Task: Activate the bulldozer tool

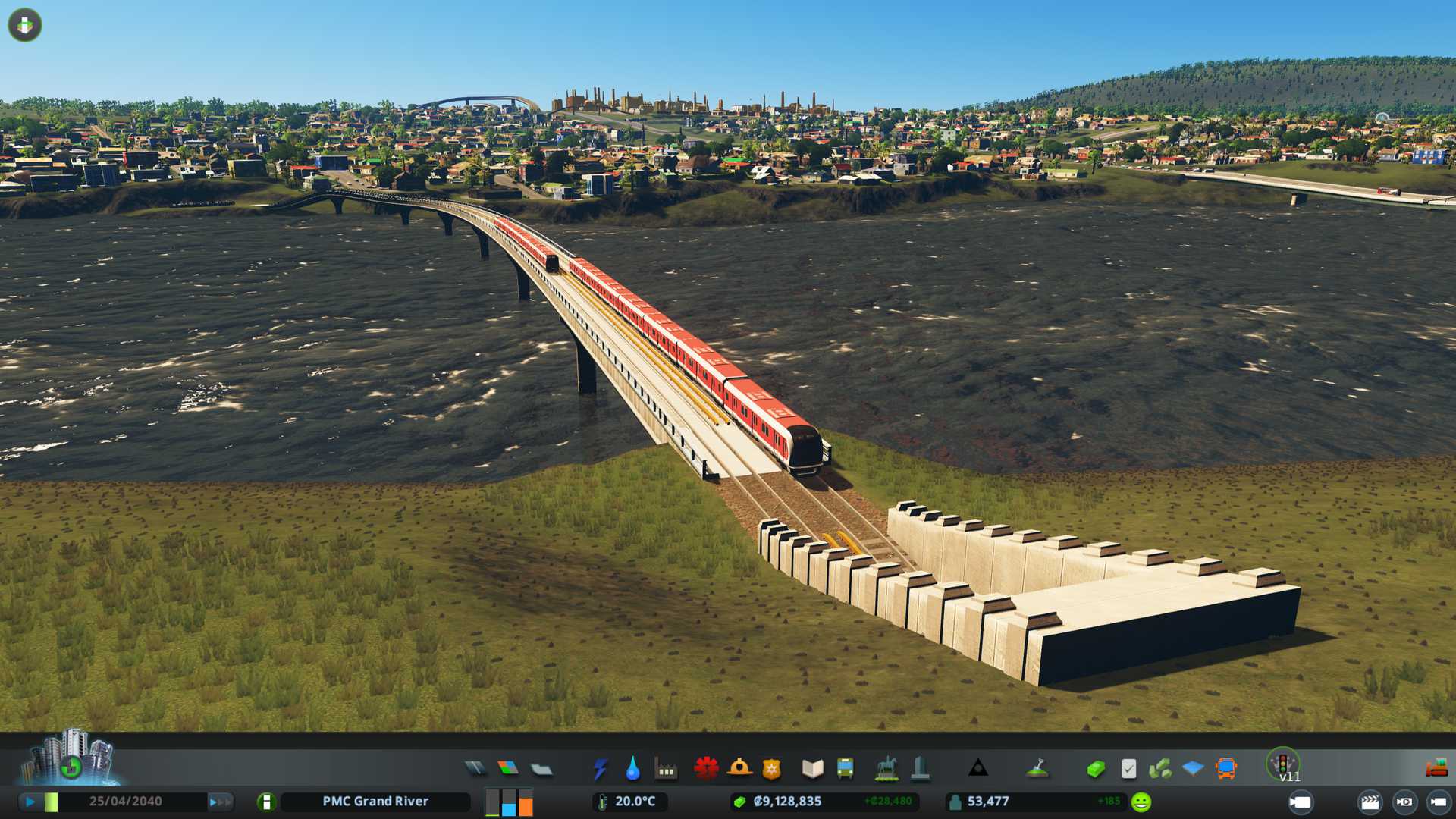Action: pyautogui.click(x=1436, y=769)
